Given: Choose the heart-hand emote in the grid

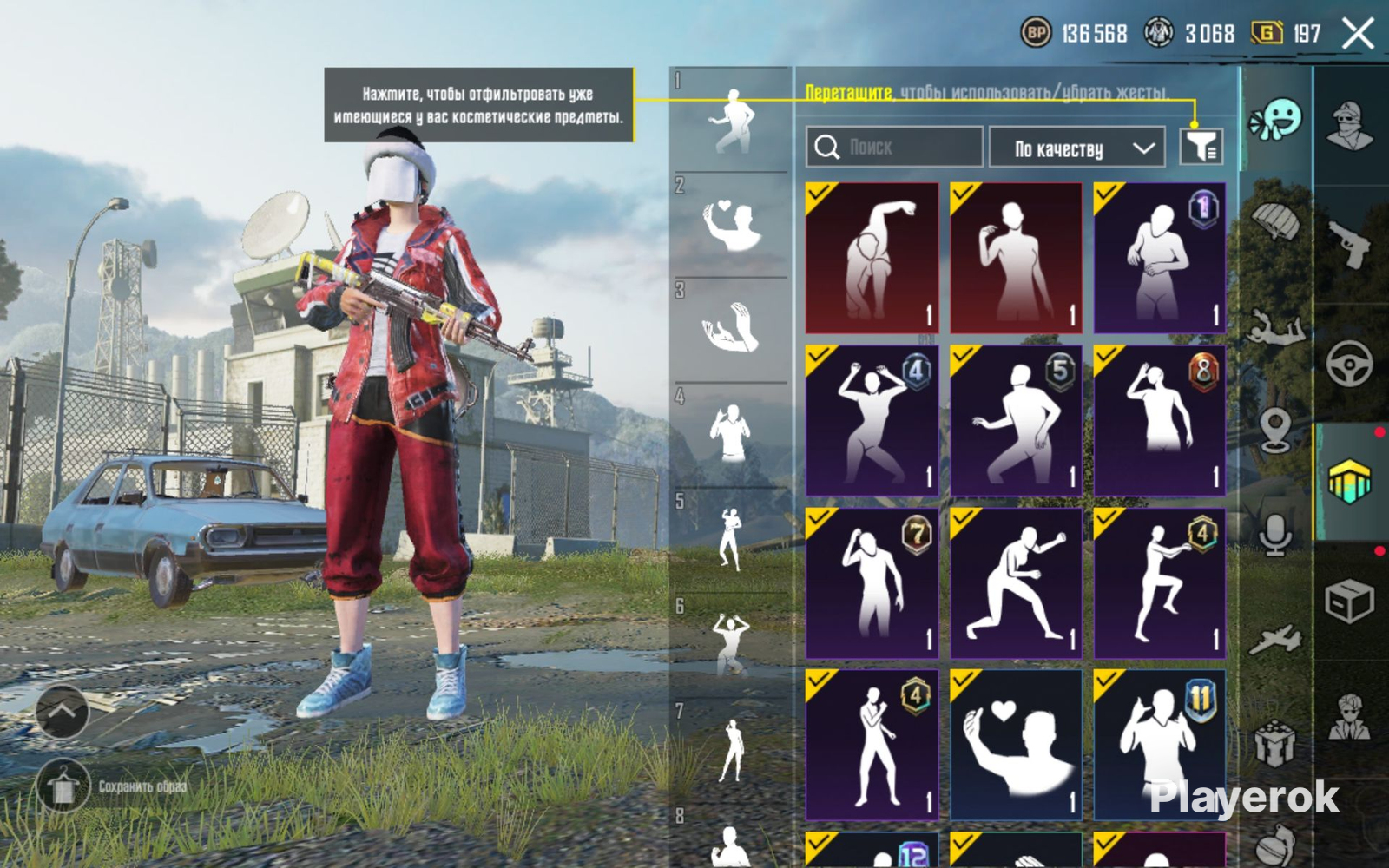Looking at the screenshot, I should (x=1016, y=745).
